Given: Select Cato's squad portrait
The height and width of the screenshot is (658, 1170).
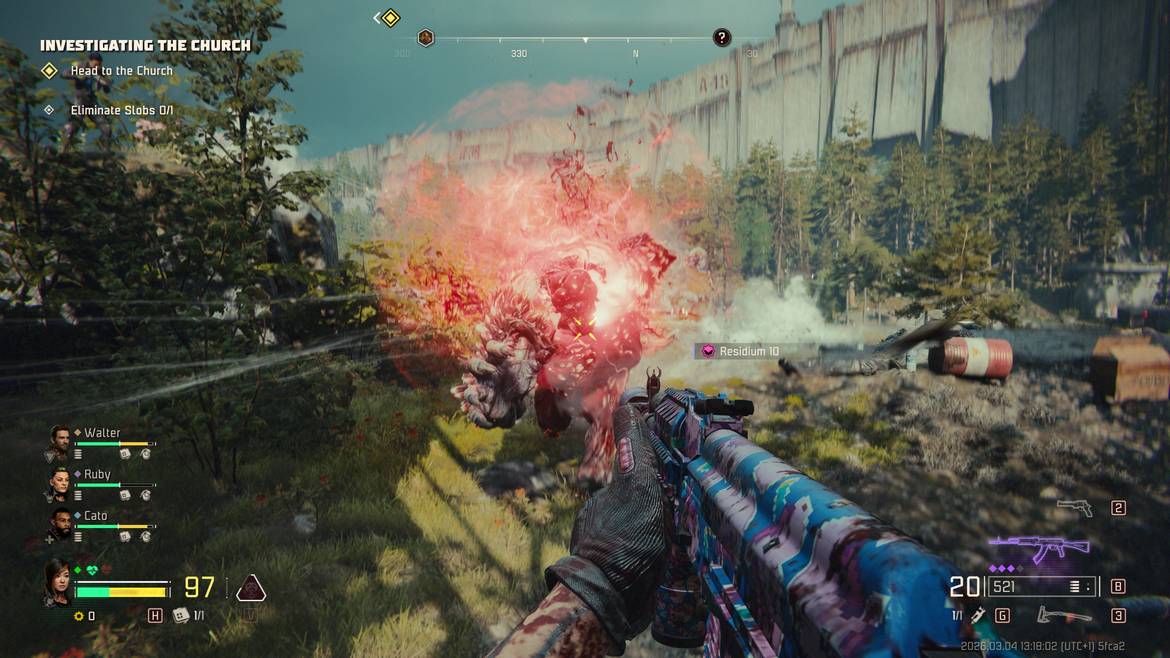Looking at the screenshot, I should [x=61, y=522].
